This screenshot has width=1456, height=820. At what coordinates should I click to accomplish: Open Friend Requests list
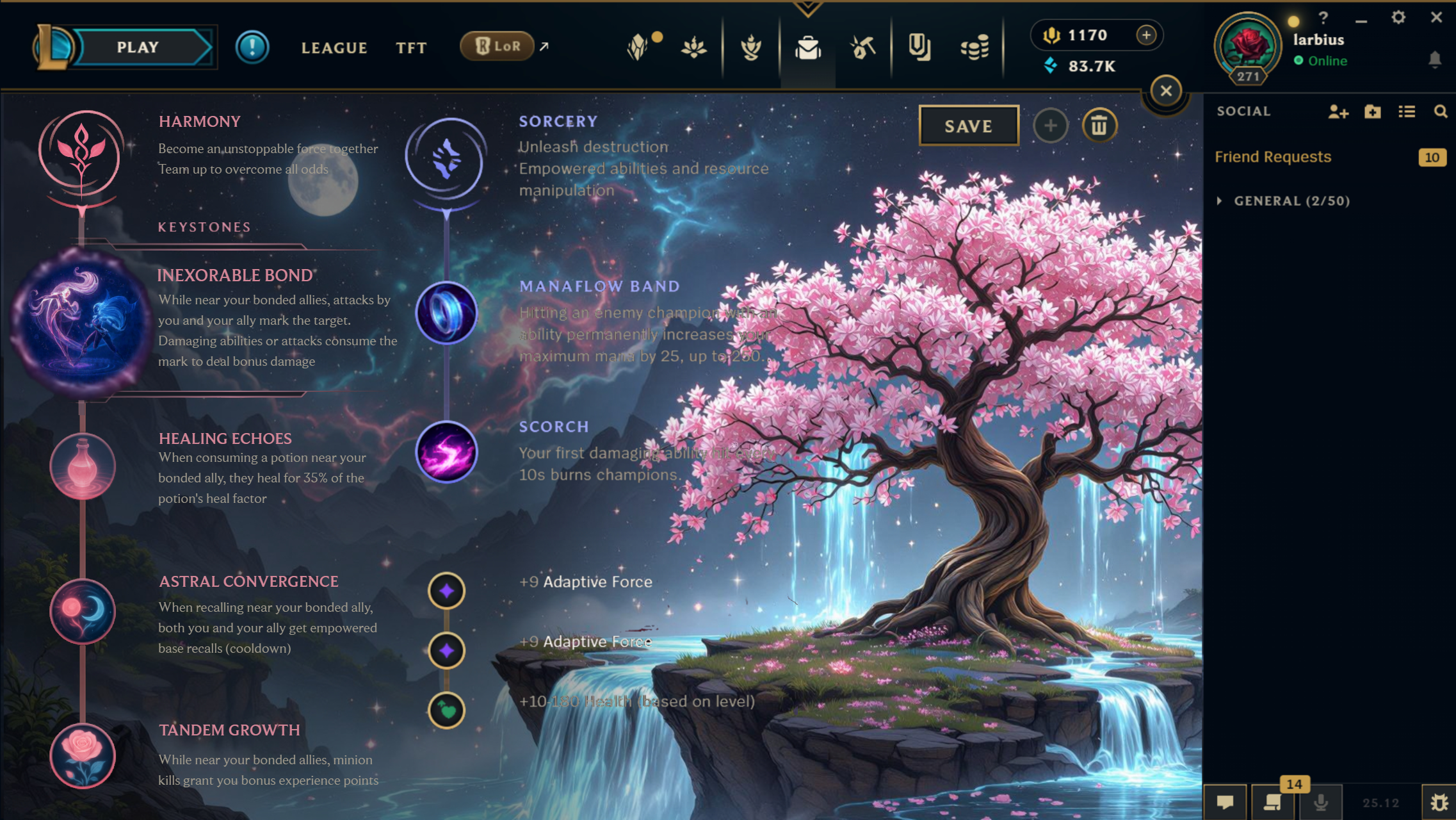pos(1273,157)
